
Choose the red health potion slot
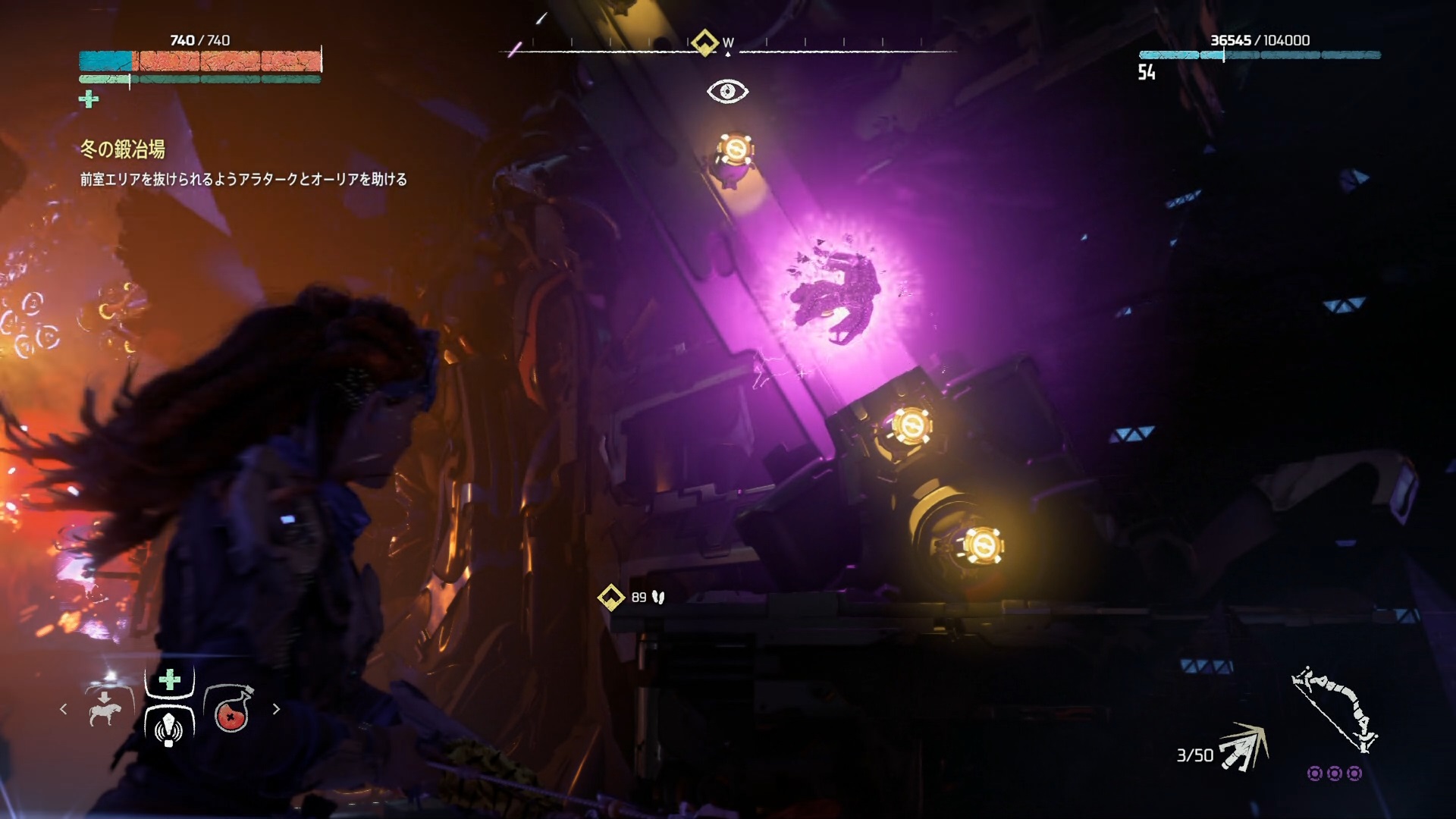coord(230,711)
